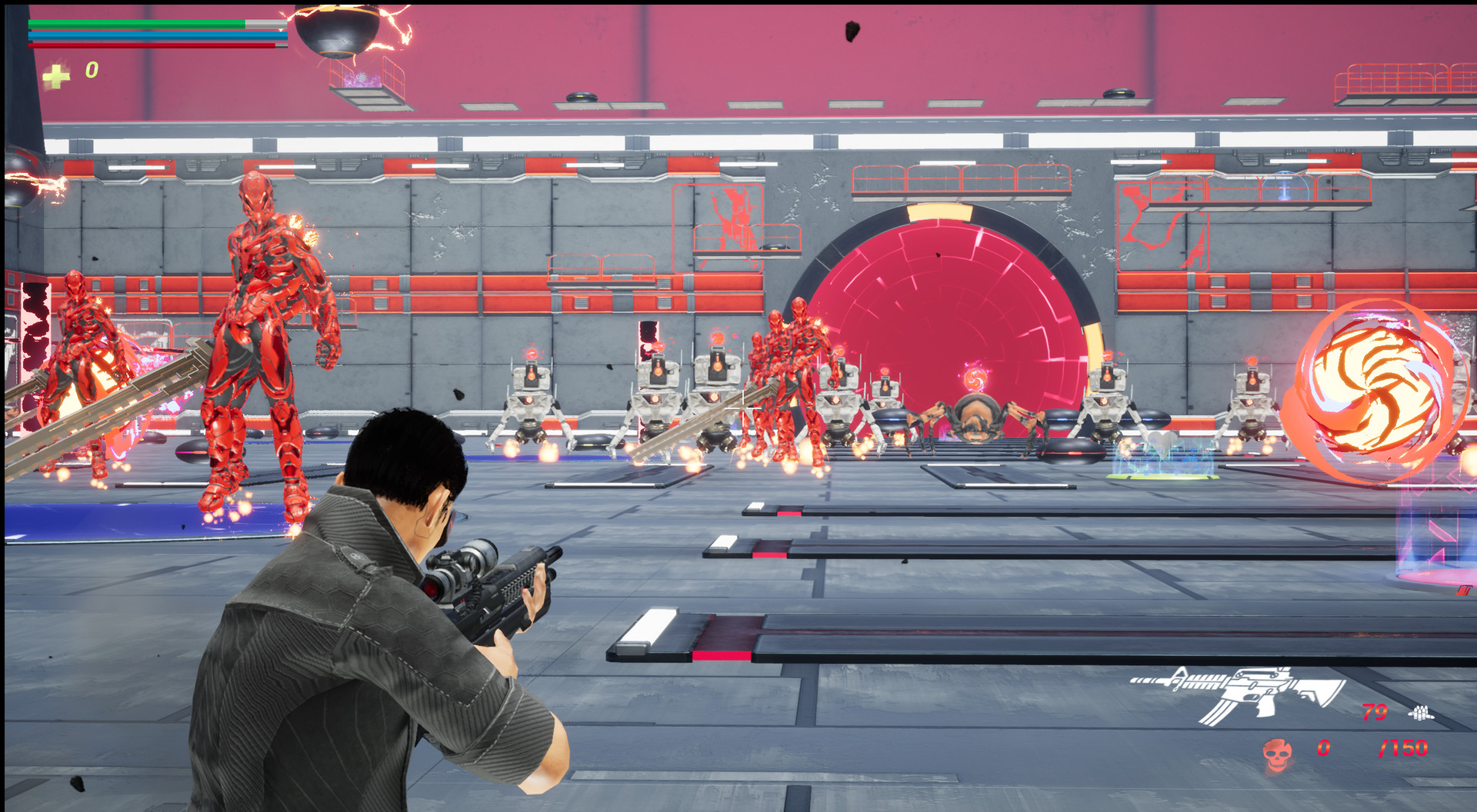The width and height of the screenshot is (1477, 812).
Task: Click the yellow medkit plus icon
Action: click(57, 75)
